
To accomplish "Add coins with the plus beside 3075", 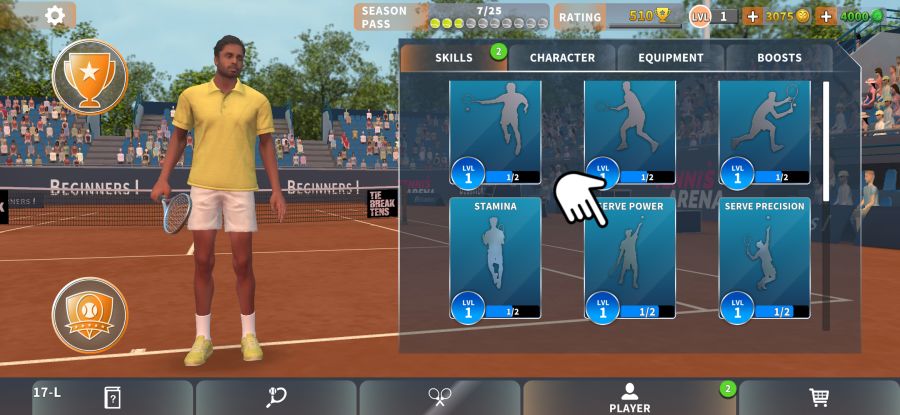I will point(752,17).
